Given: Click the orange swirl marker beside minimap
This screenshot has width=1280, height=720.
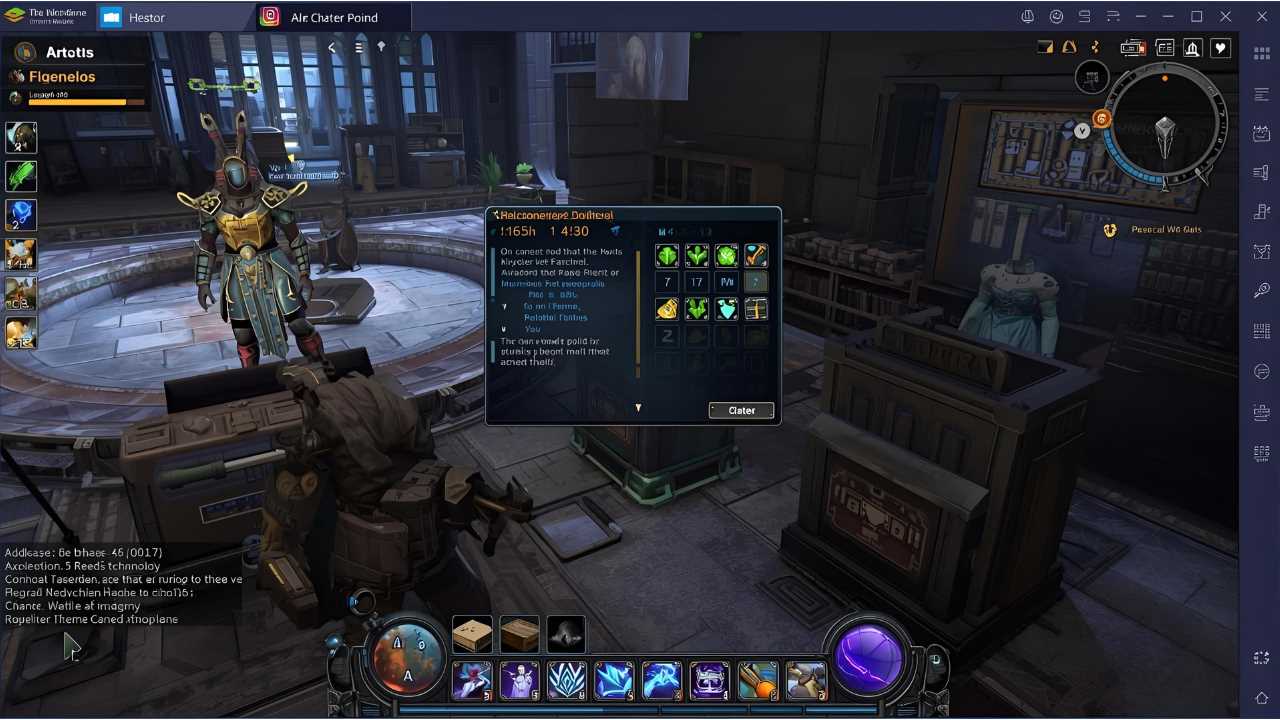Looking at the screenshot, I should (1102, 119).
